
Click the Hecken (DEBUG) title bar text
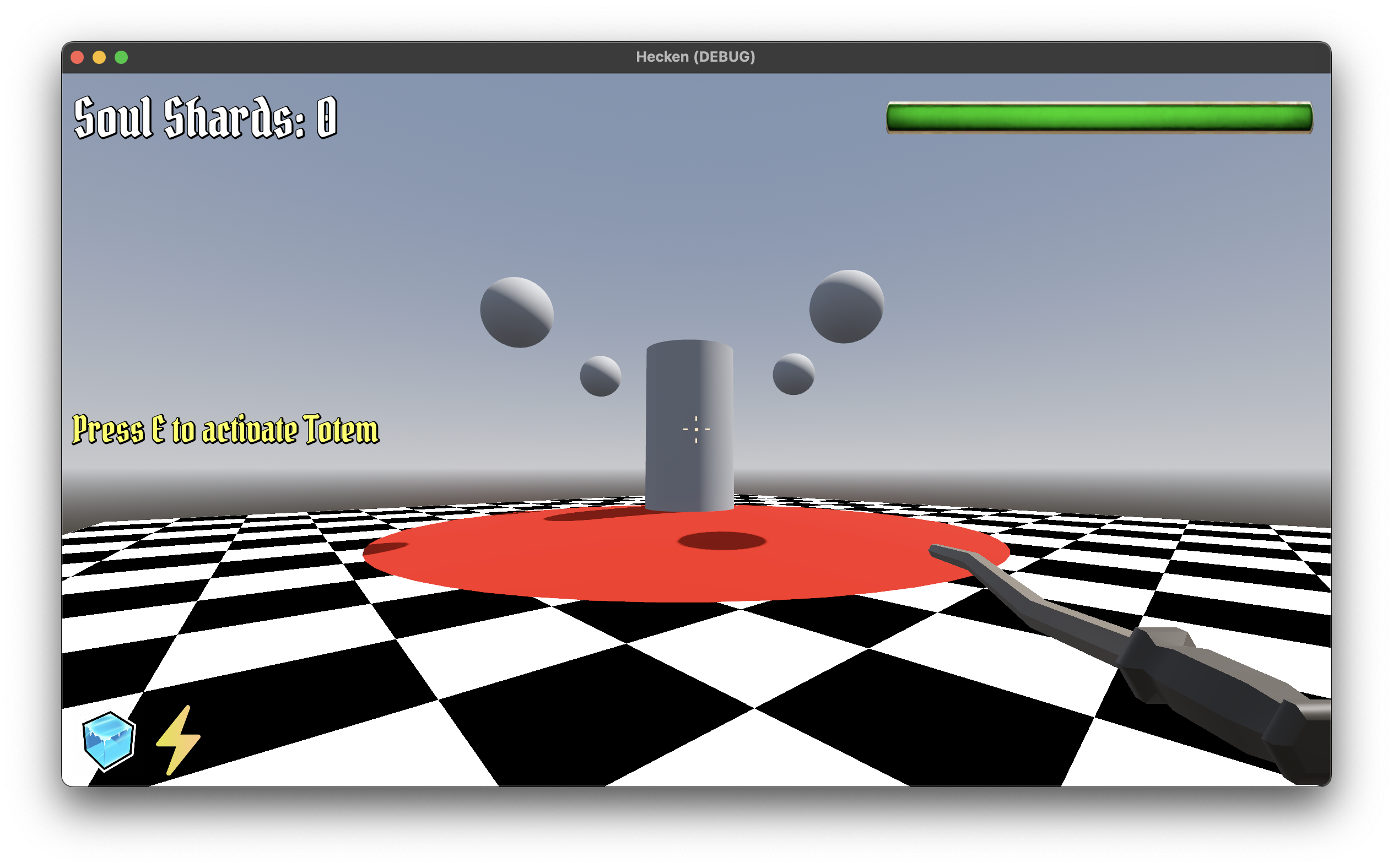pyautogui.click(x=696, y=56)
